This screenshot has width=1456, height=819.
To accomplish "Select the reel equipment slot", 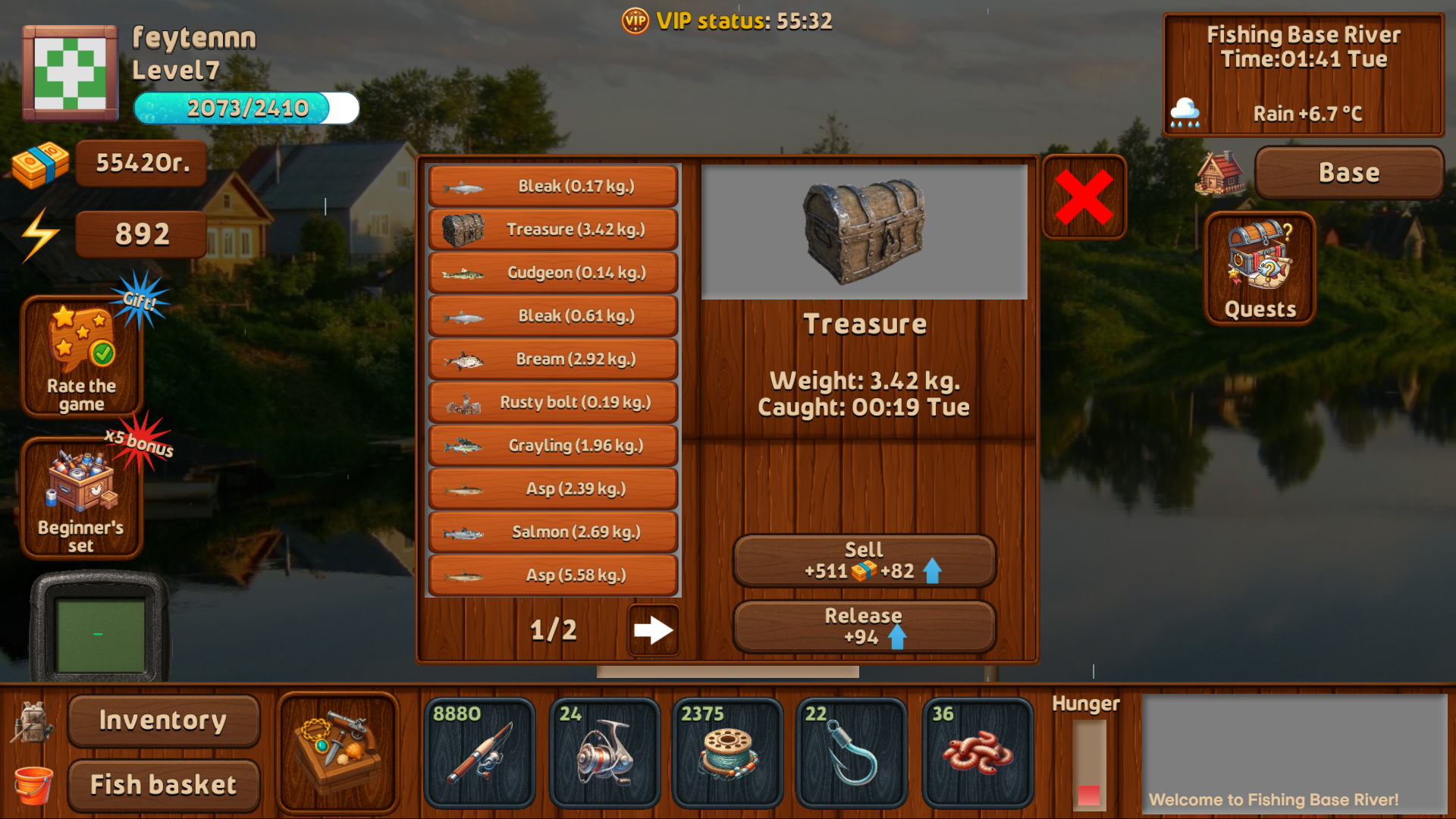I will point(604,753).
